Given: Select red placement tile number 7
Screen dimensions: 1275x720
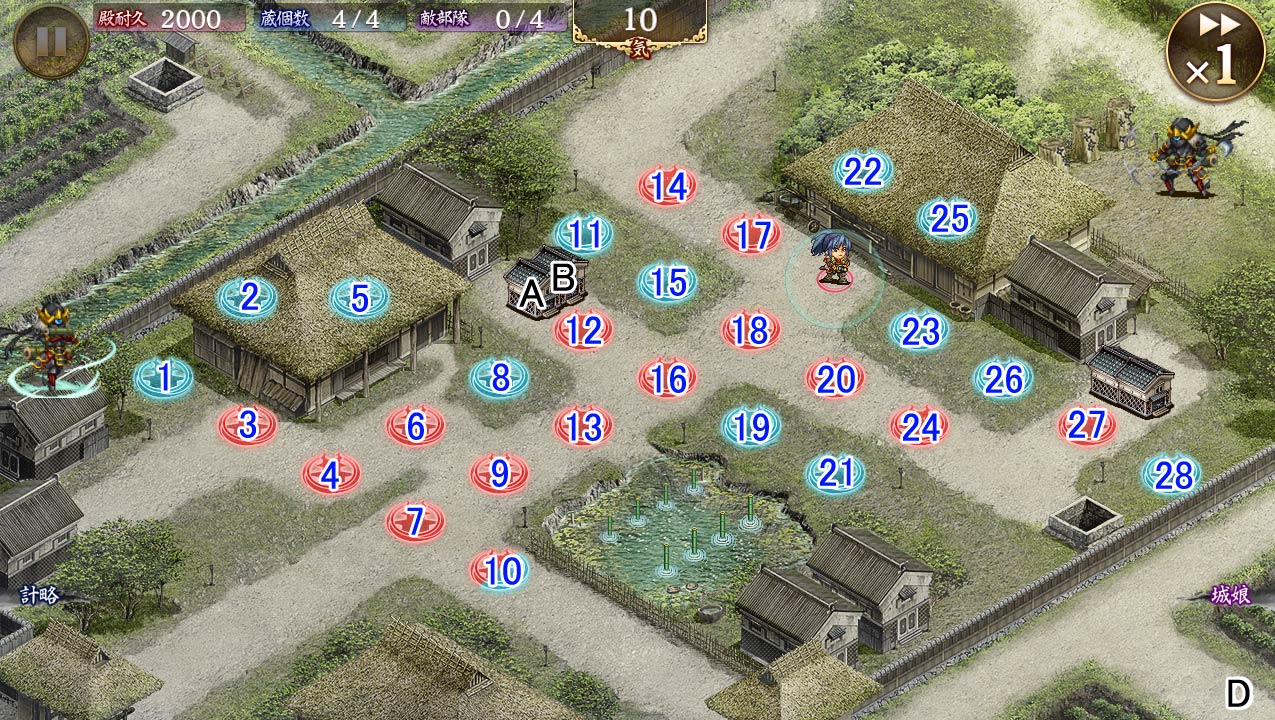Looking at the screenshot, I should 416,521.
